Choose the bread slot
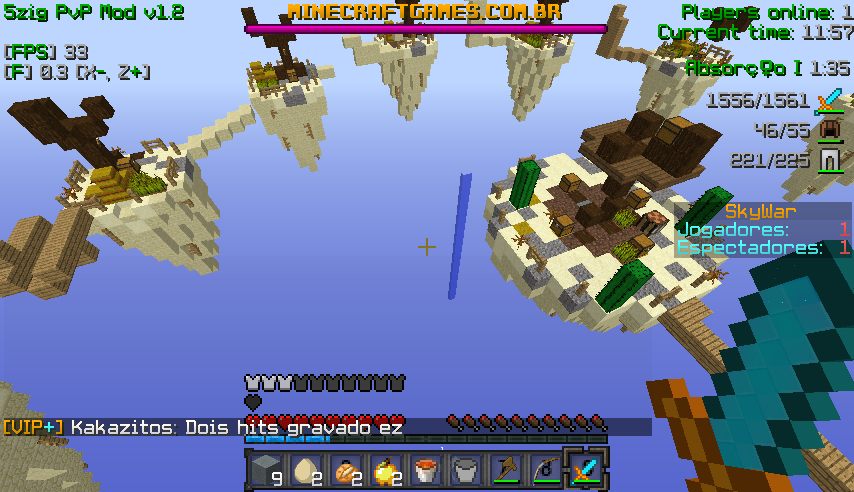The image size is (854, 492). (x=346, y=469)
